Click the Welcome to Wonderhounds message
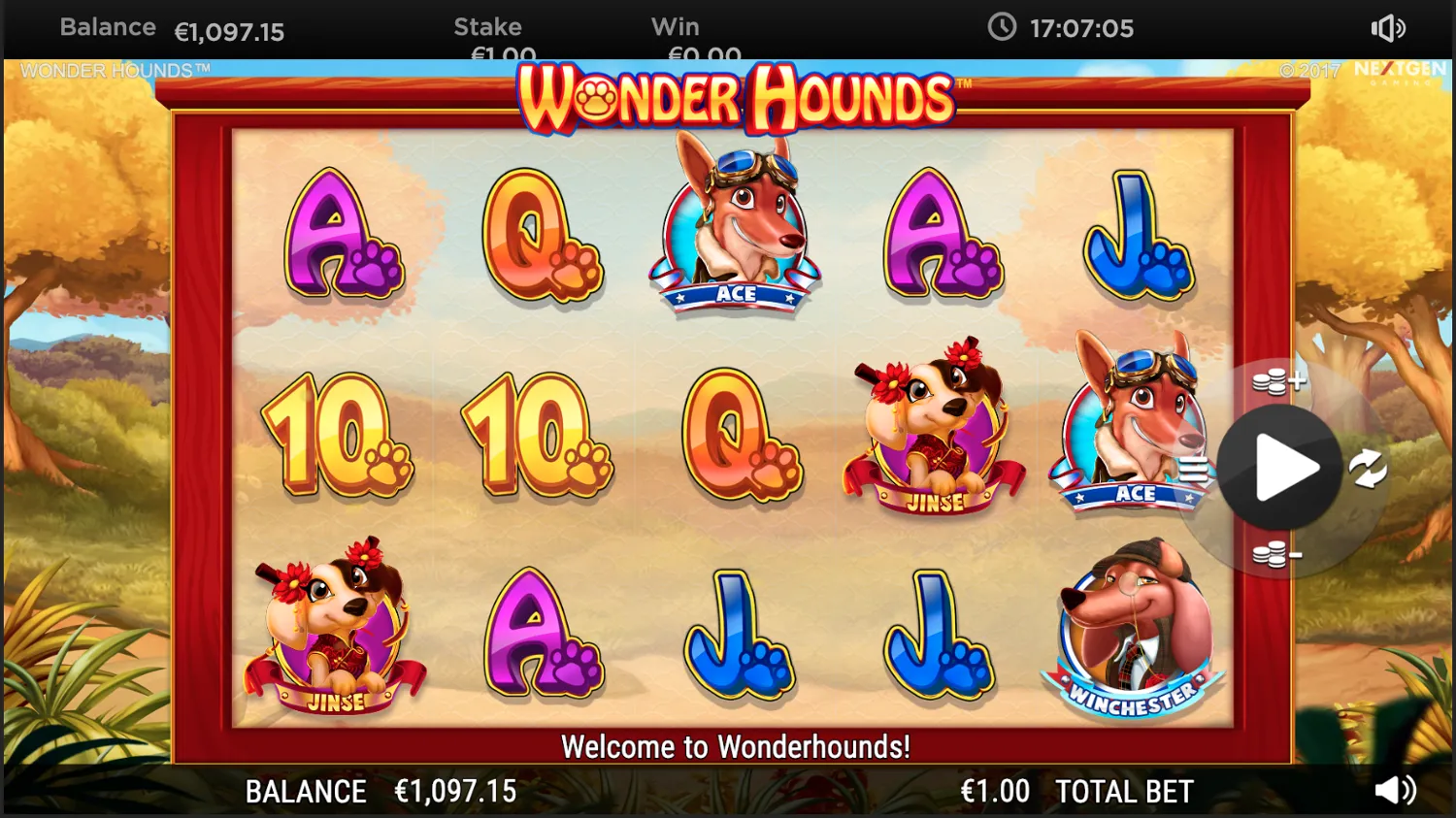 [x=738, y=747]
